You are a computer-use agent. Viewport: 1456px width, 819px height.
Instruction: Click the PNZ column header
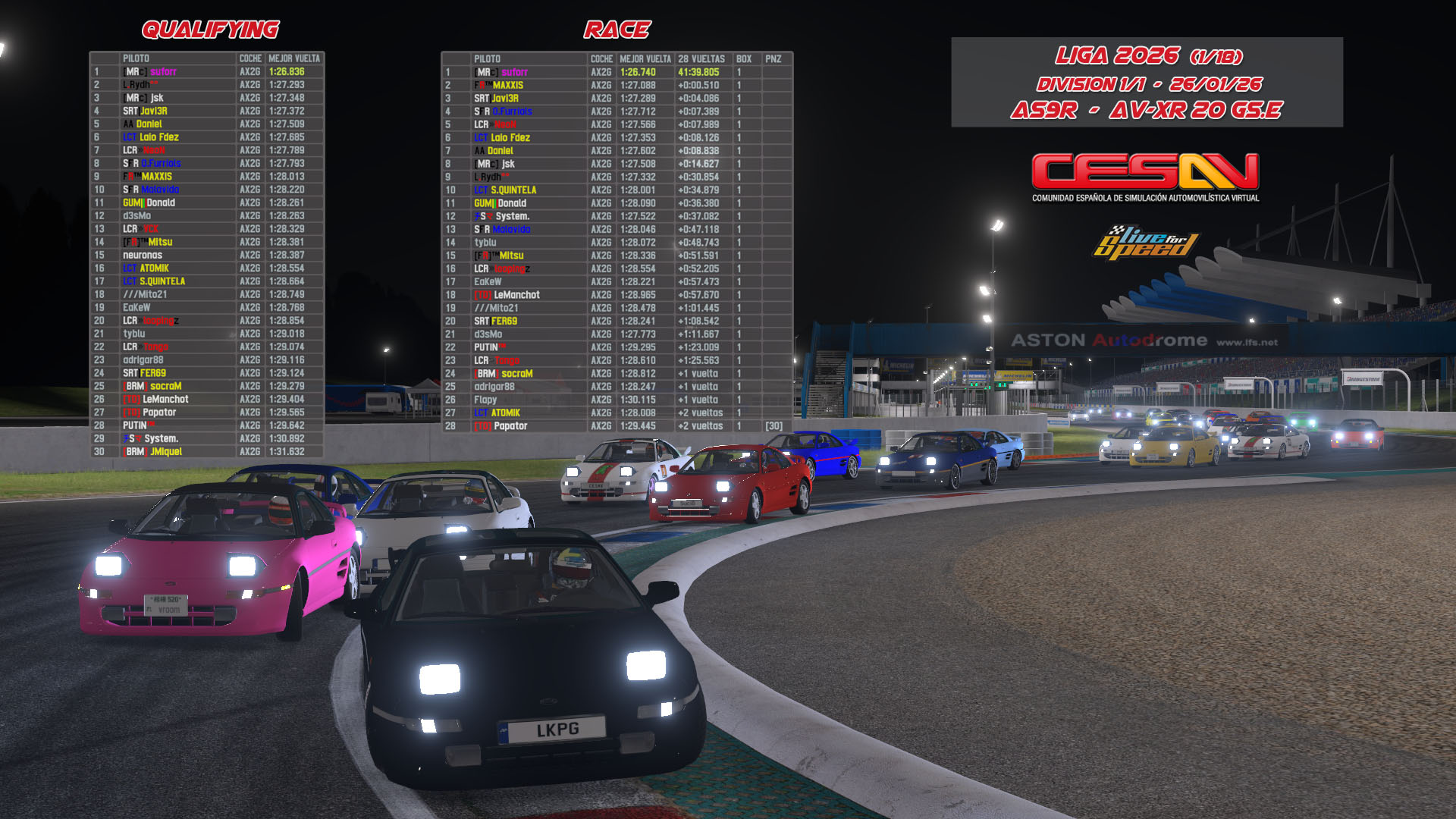point(773,59)
